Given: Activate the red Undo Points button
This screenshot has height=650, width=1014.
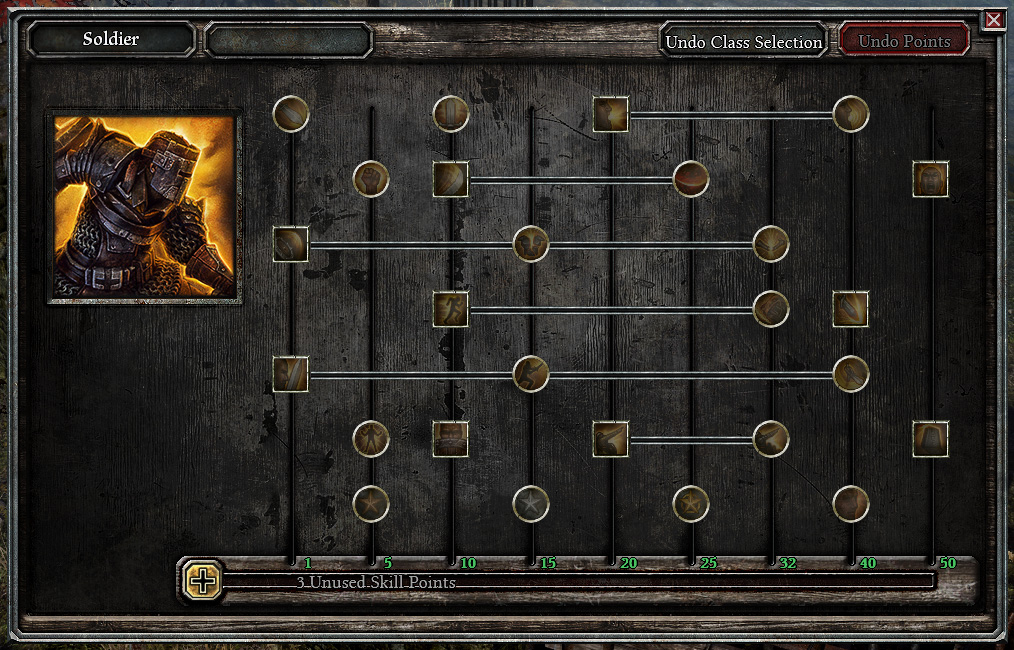Looking at the screenshot, I should coord(904,41).
